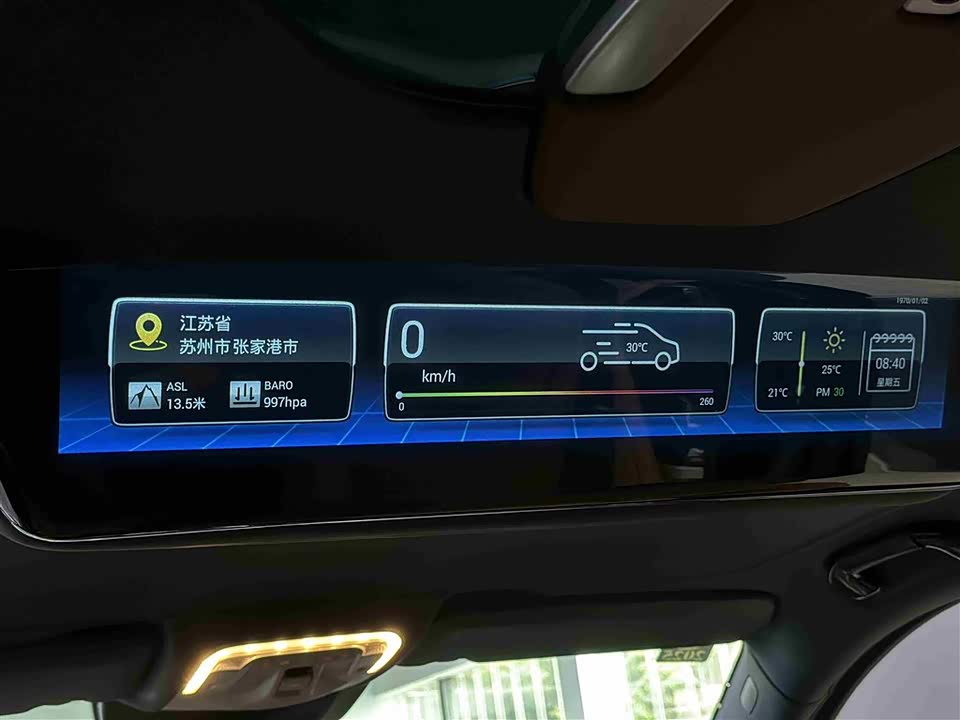Open the sun weather icon

coord(833,341)
